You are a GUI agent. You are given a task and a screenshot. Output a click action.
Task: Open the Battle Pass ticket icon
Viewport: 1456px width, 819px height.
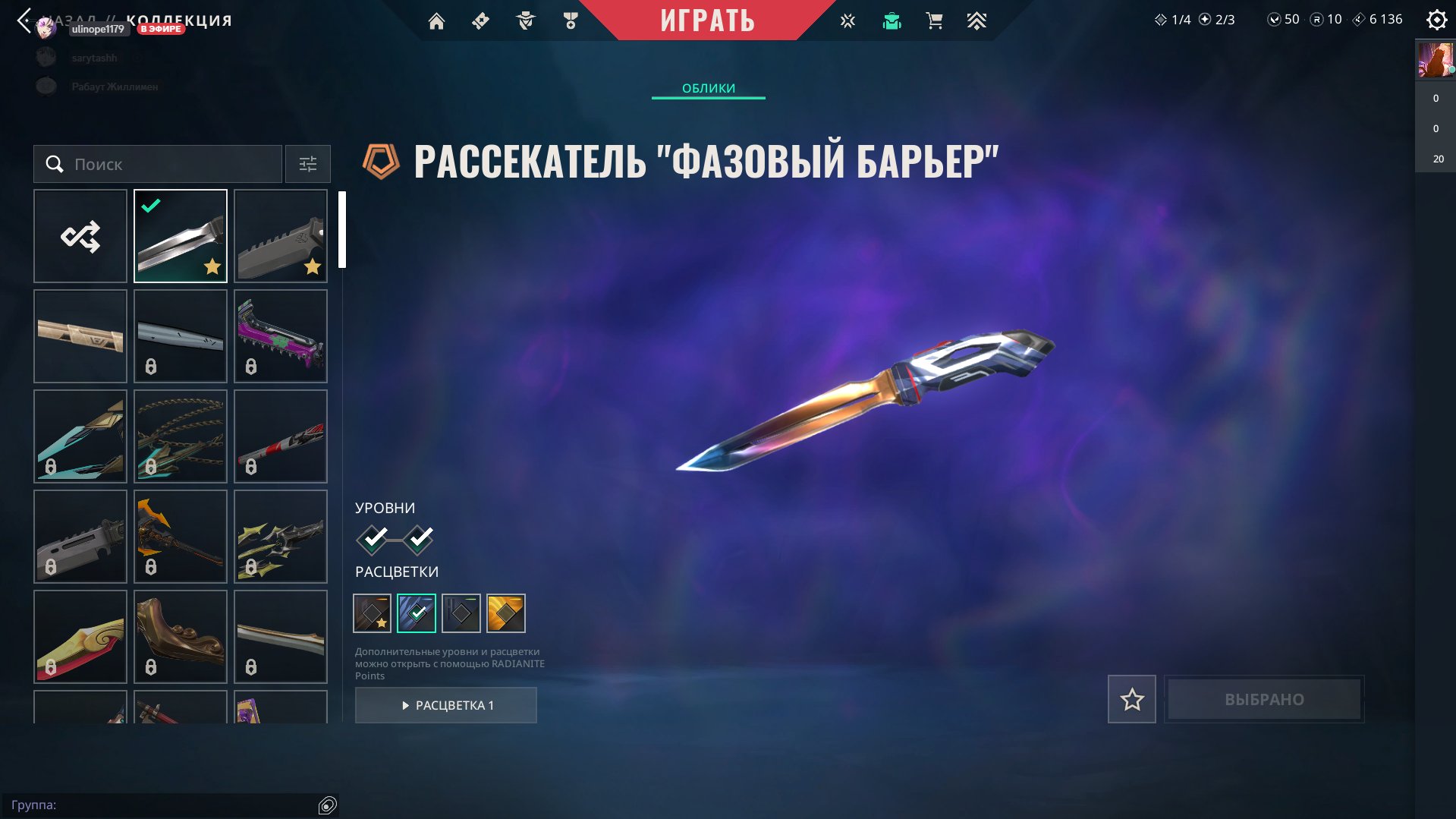[480, 20]
